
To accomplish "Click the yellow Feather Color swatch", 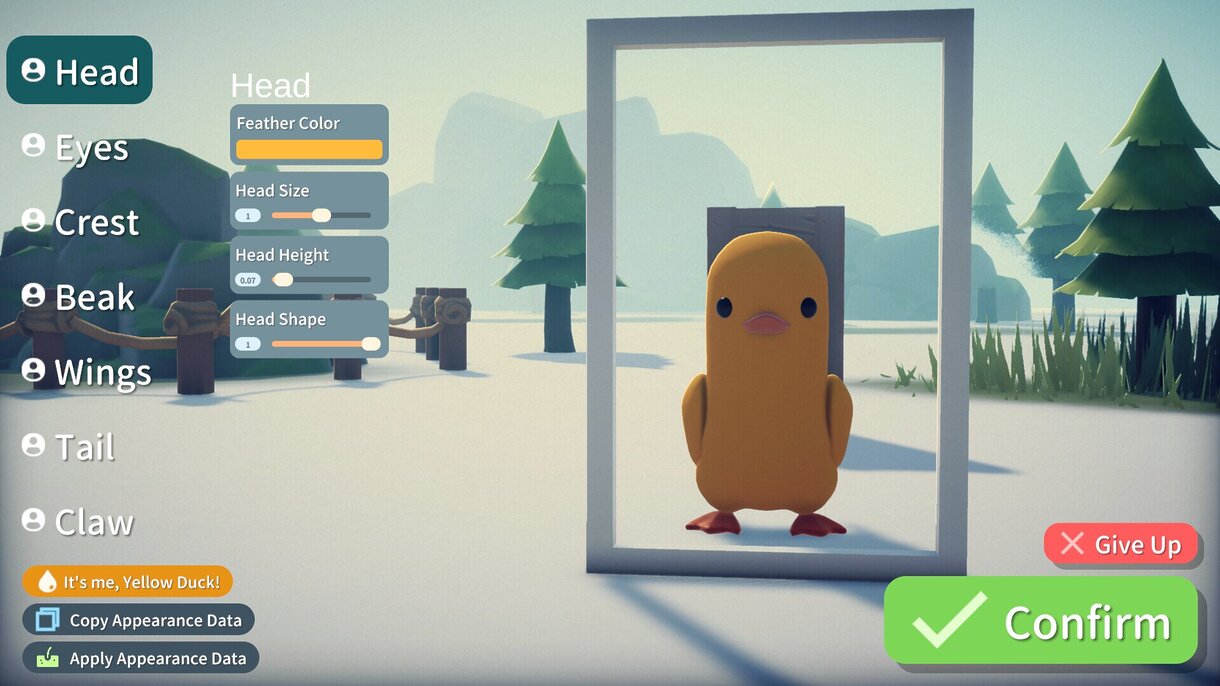I will [309, 149].
